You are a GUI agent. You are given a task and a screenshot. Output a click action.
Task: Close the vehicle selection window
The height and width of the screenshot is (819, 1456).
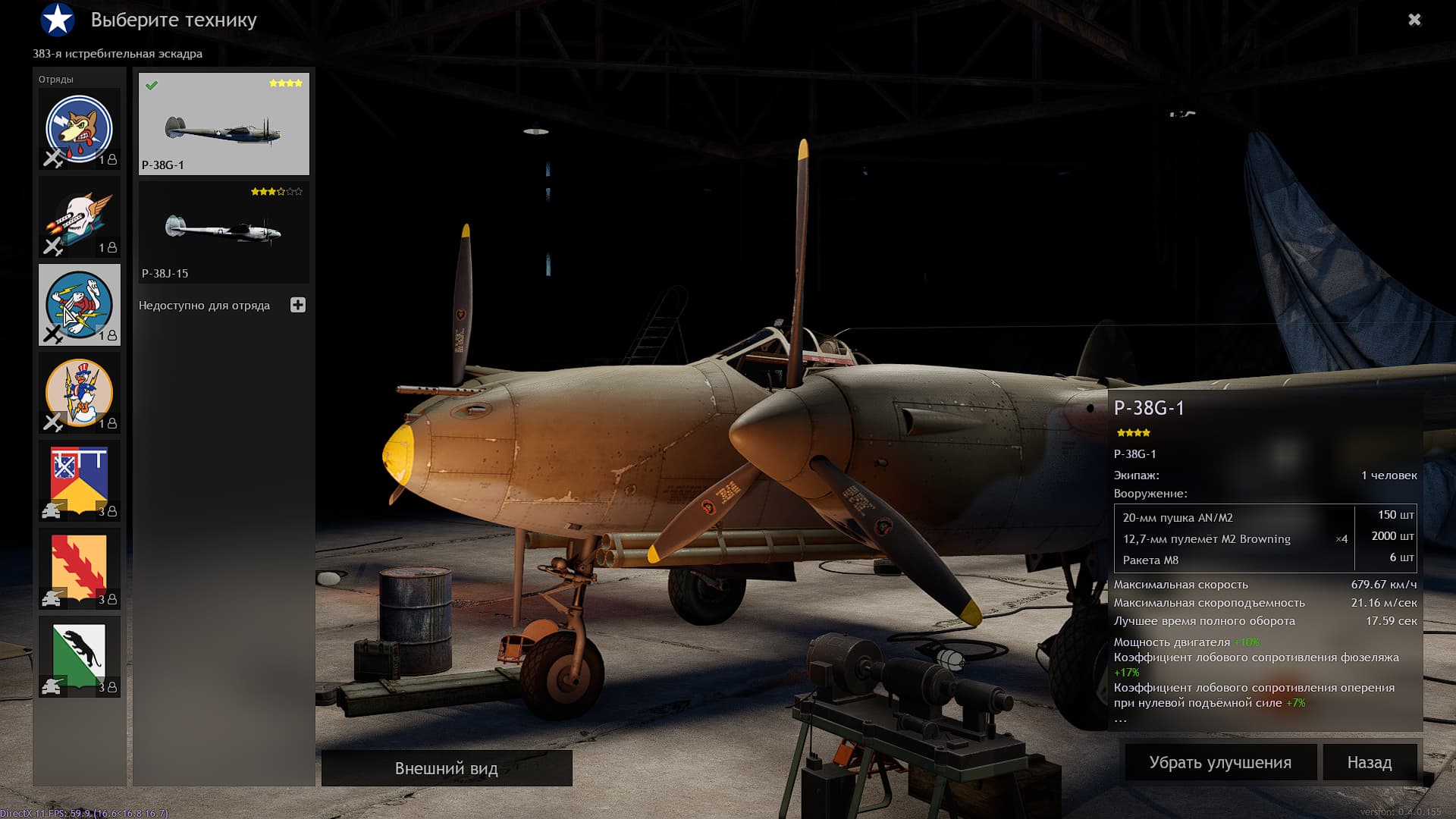(x=1414, y=20)
